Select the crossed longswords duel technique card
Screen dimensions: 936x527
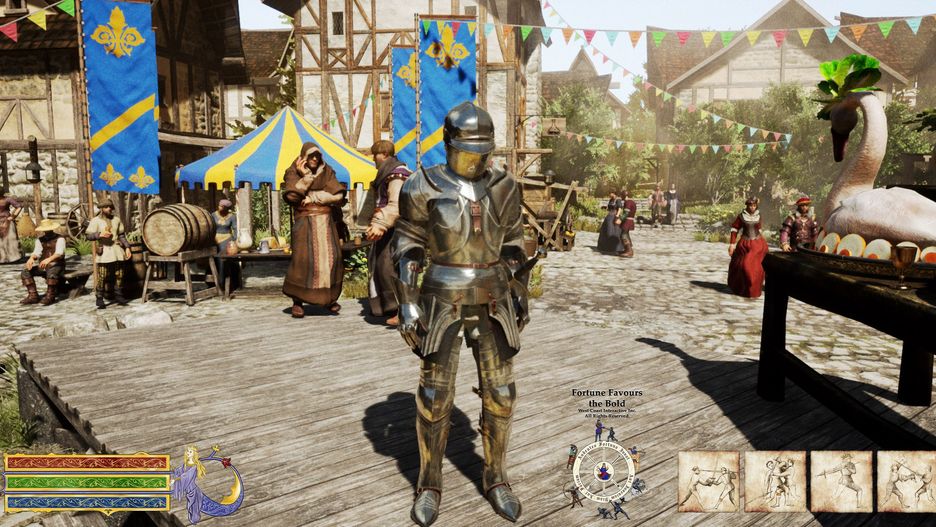pos(708,481)
